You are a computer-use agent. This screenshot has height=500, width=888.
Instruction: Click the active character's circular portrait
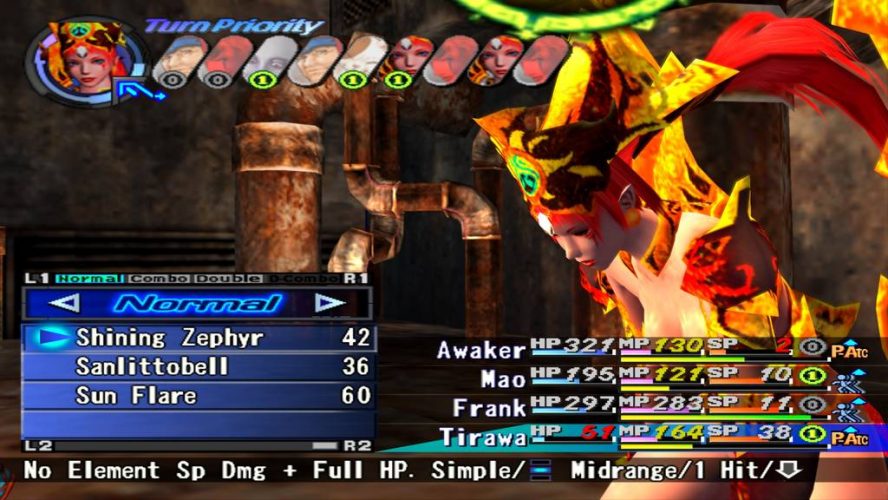click(x=78, y=60)
